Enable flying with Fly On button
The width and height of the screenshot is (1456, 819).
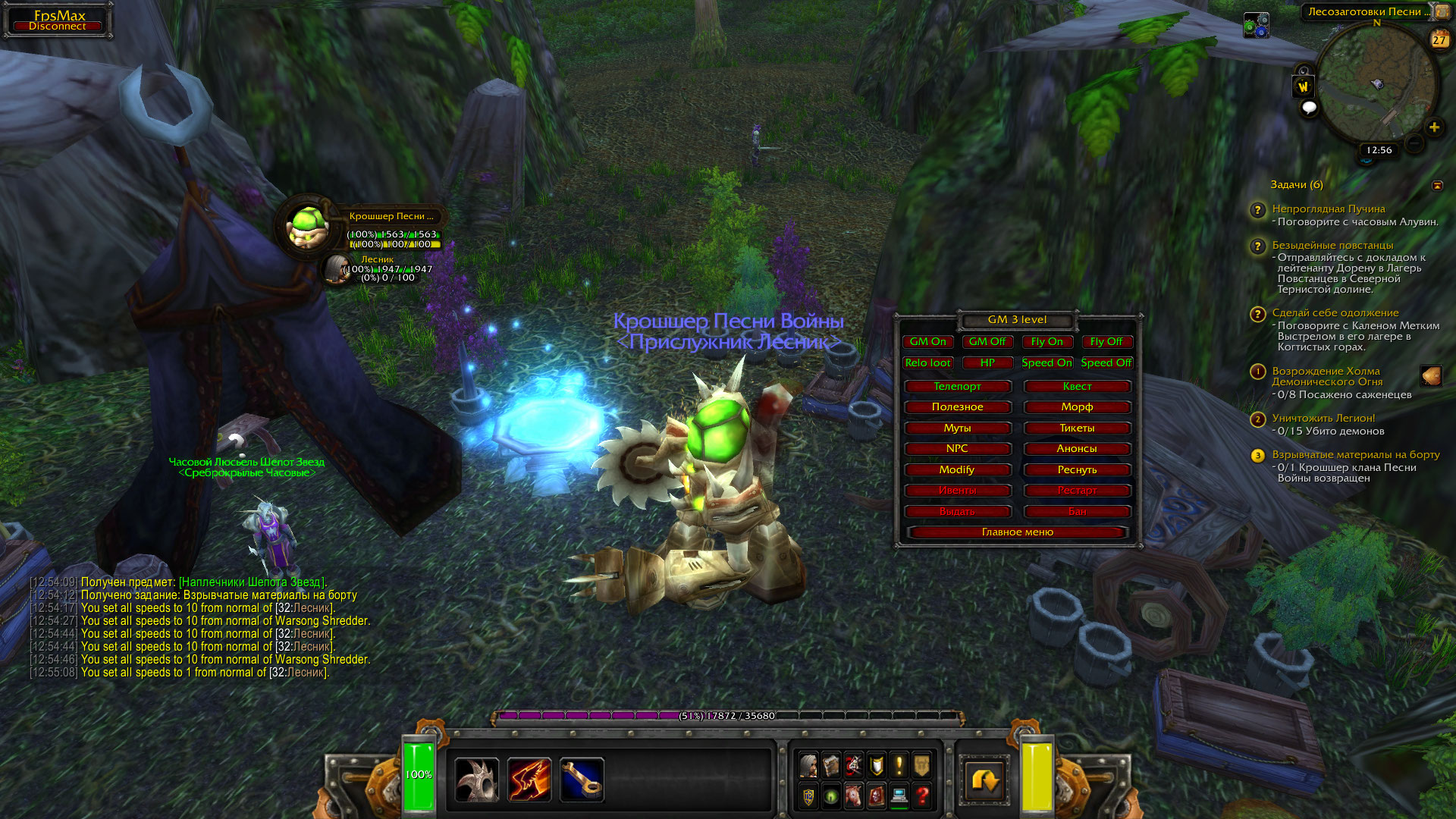click(x=1046, y=342)
